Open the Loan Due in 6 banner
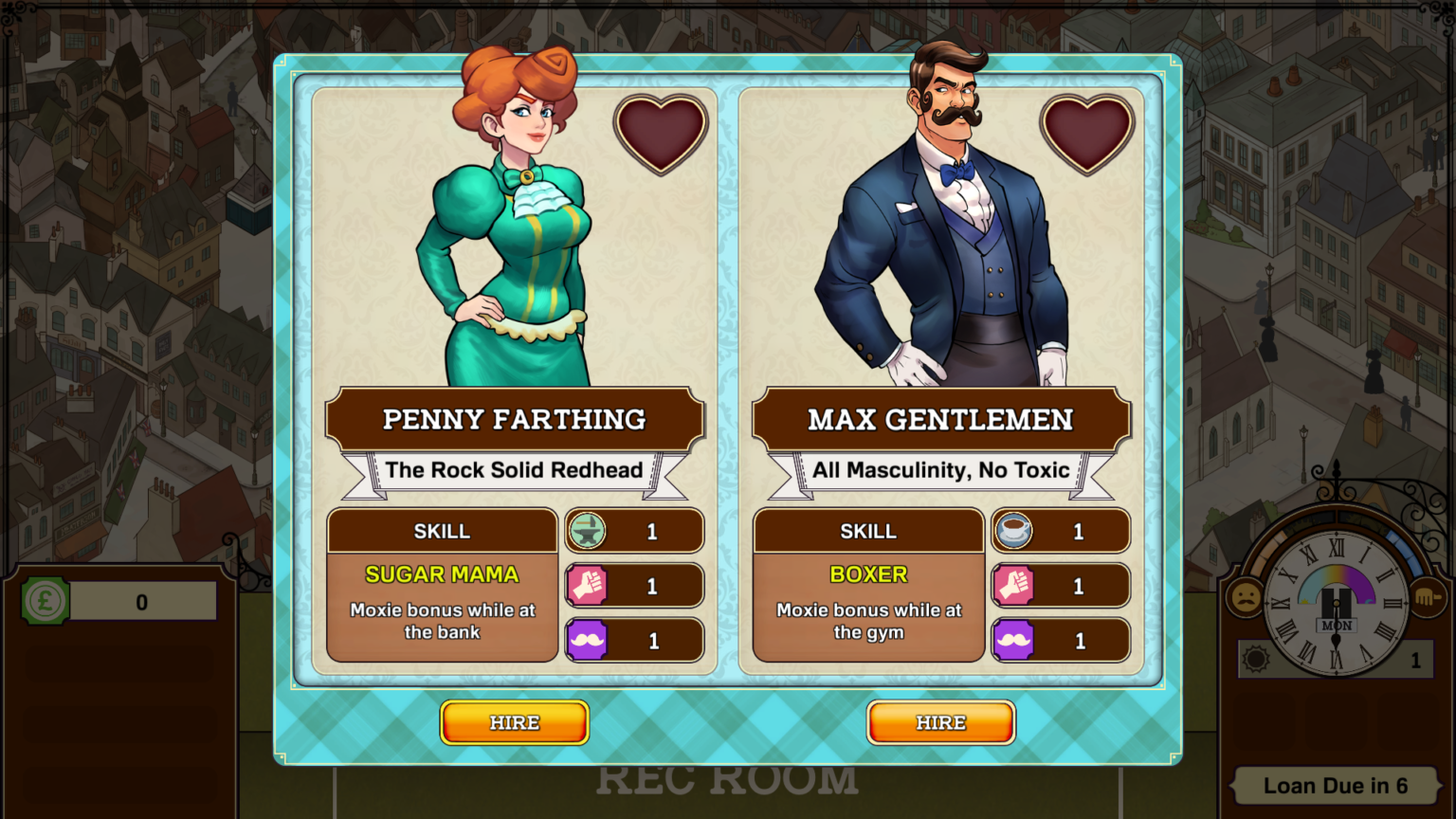The image size is (1456, 819). coord(1337,786)
